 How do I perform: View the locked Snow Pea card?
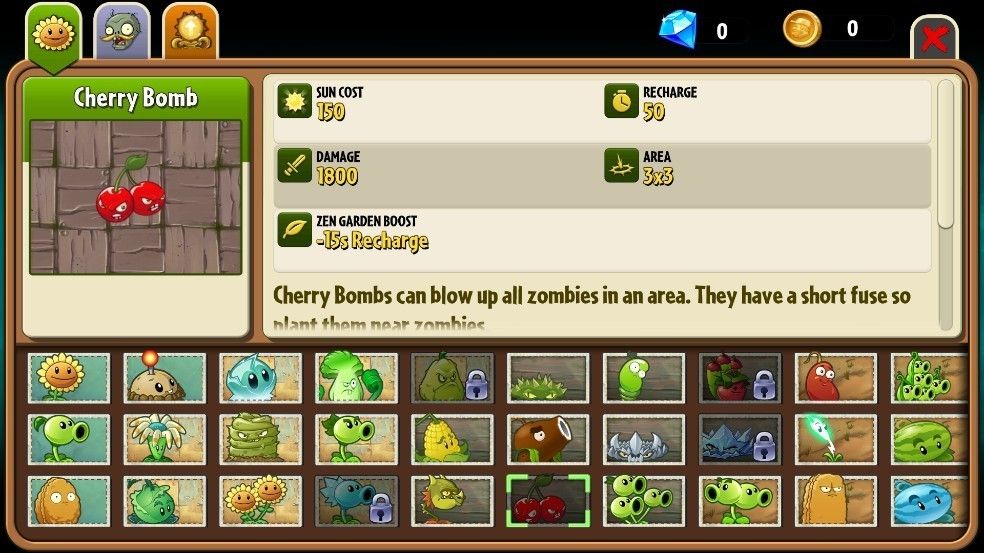point(356,501)
